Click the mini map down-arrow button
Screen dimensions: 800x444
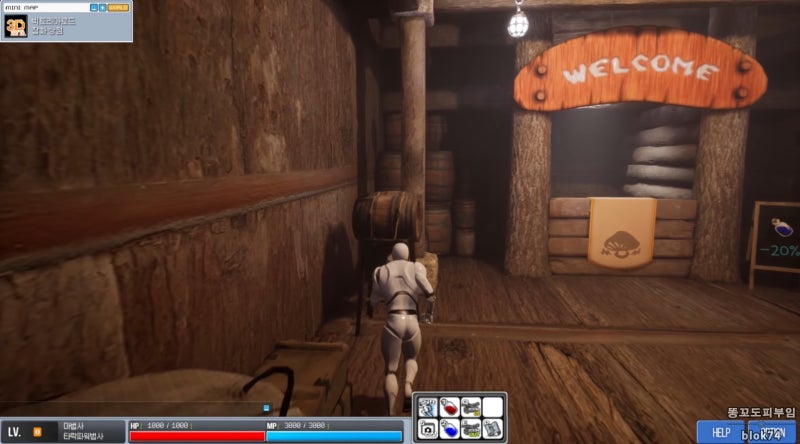tap(102, 7)
